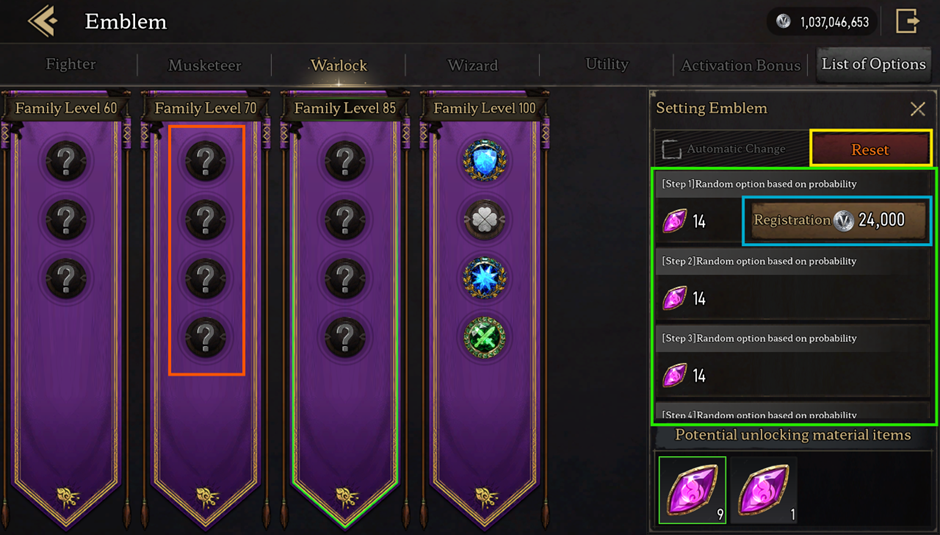Image resolution: width=940 pixels, height=535 pixels.
Task: Select the blue shield emblem
Action: pos(485,160)
